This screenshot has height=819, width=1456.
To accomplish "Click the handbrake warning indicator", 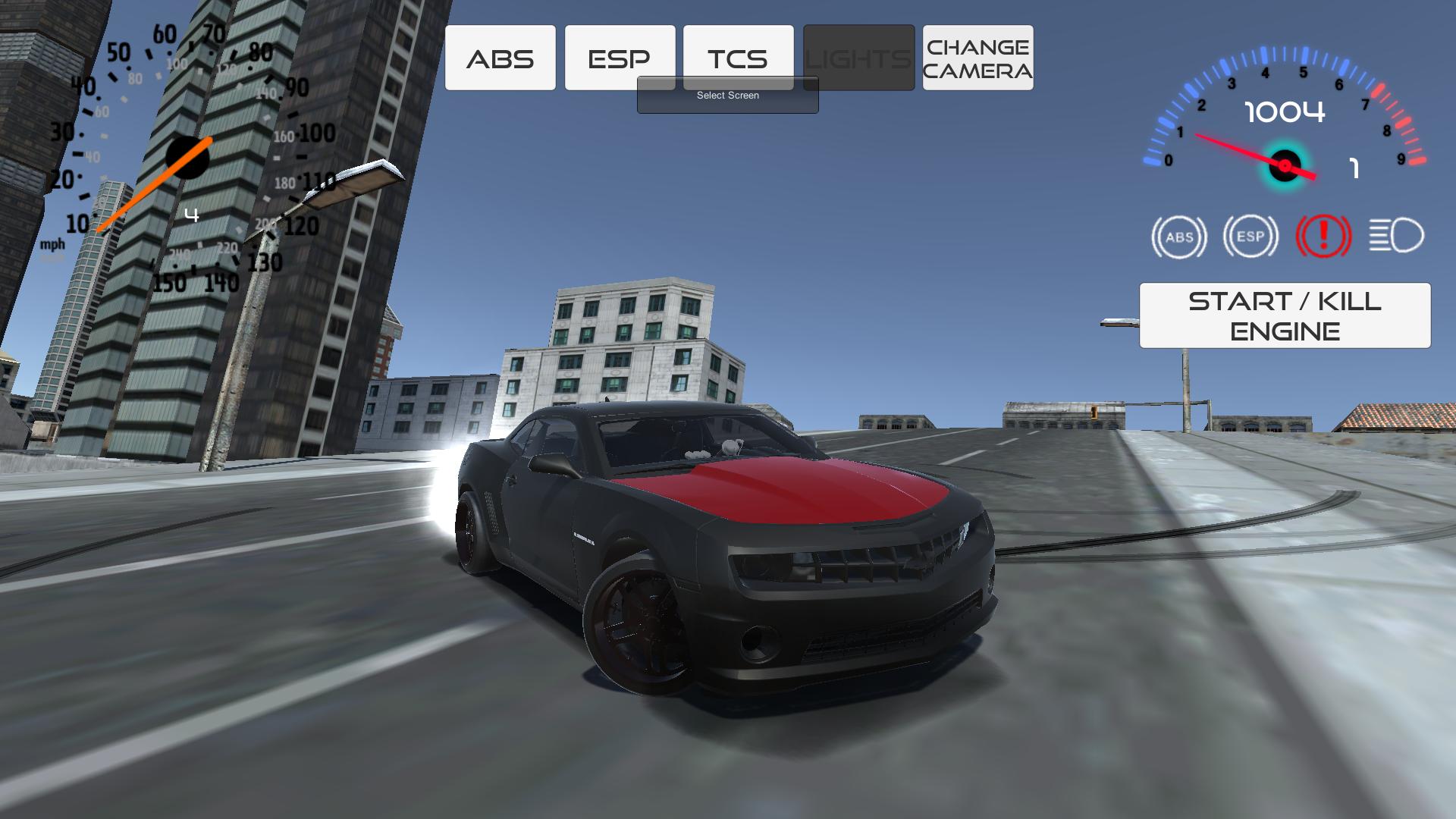I will tap(1323, 237).
